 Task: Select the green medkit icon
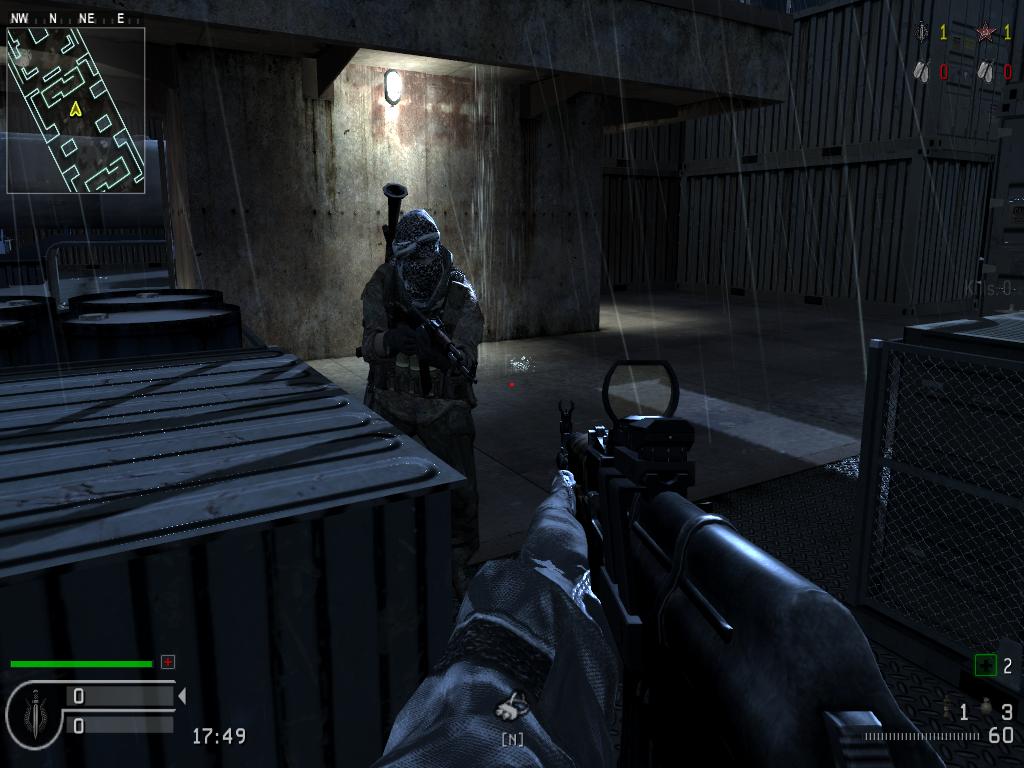tap(986, 665)
